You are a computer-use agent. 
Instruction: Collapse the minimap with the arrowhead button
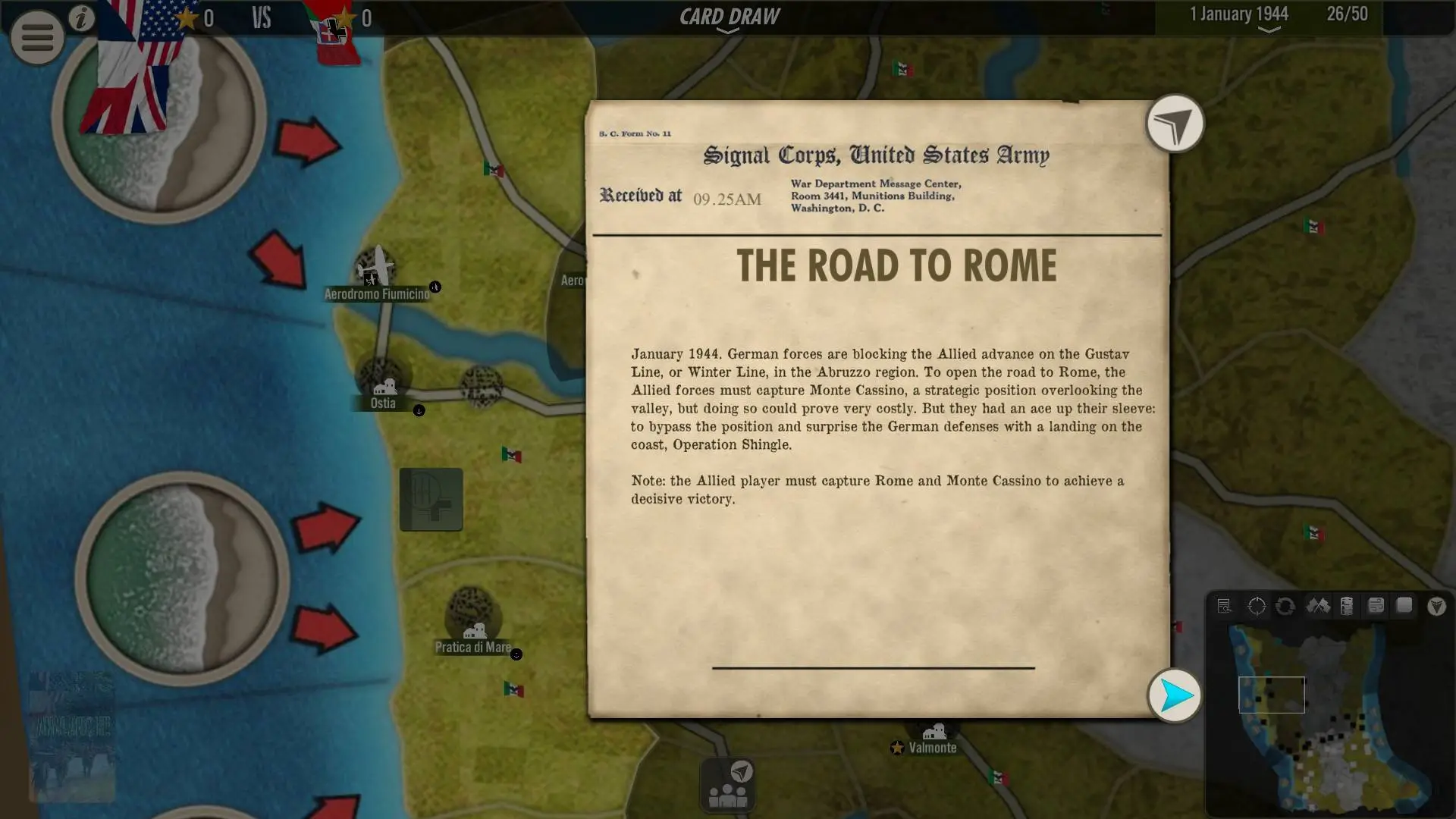tap(1436, 606)
